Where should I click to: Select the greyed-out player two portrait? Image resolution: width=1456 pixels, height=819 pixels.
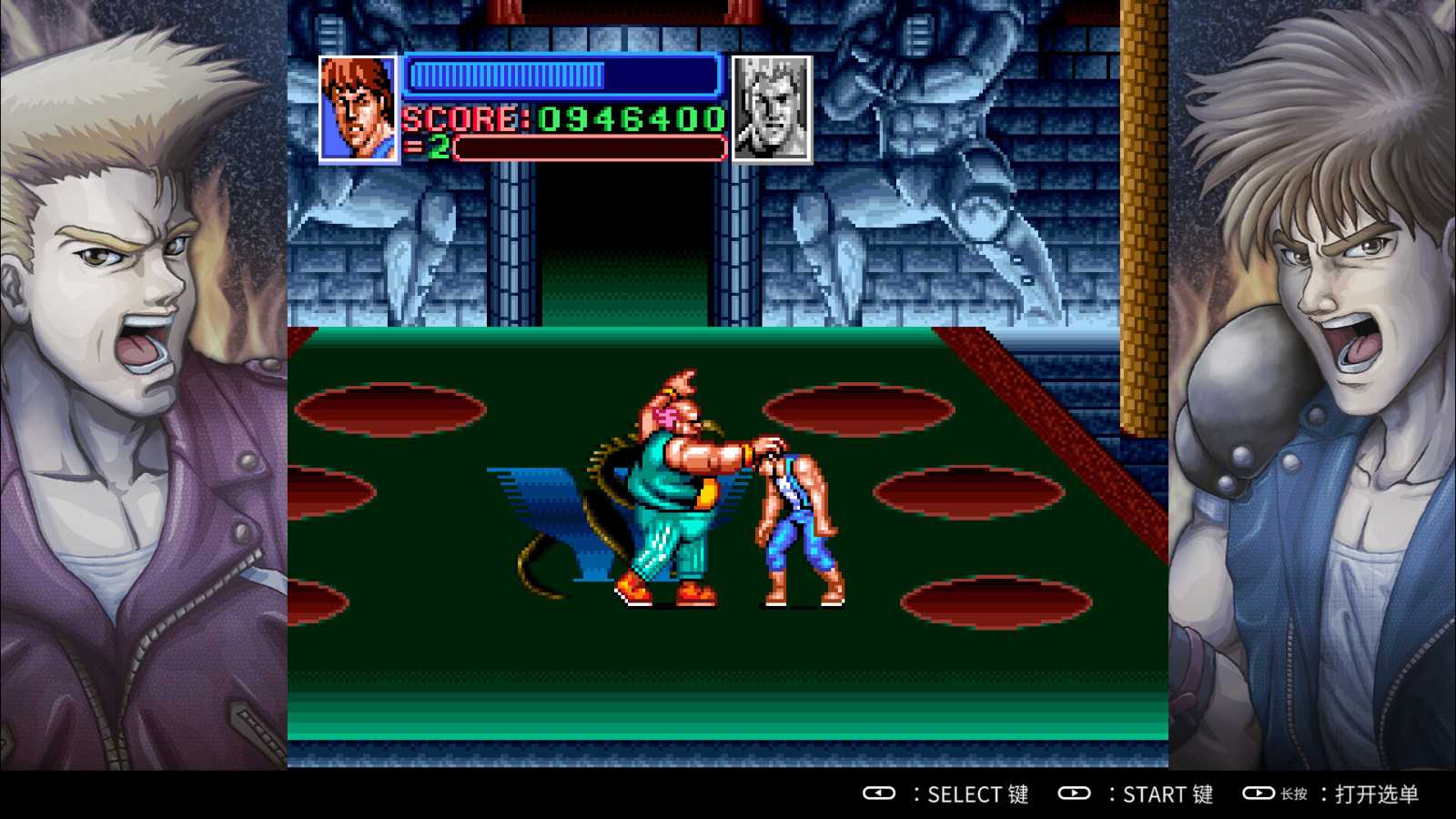coord(772,109)
